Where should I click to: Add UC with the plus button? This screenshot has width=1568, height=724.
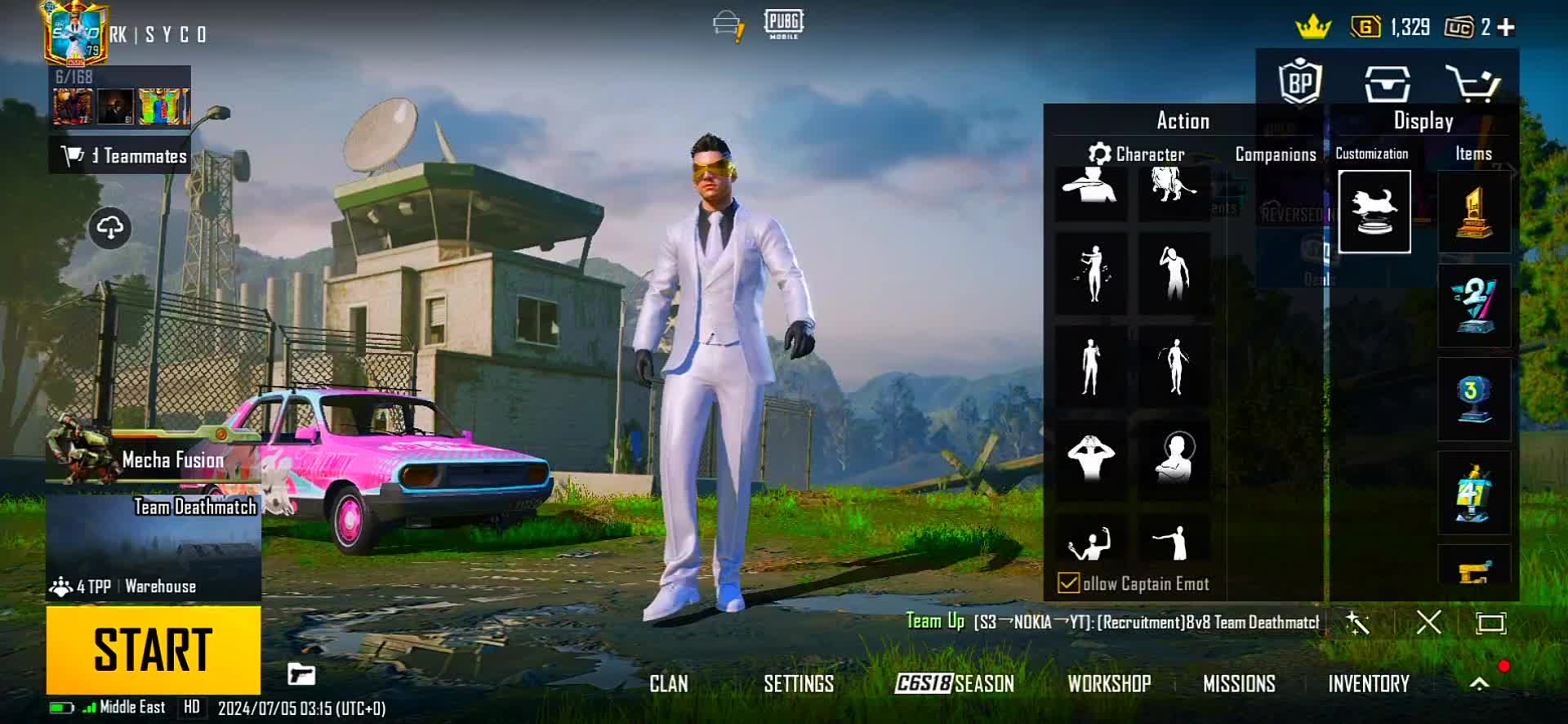pos(1507,27)
